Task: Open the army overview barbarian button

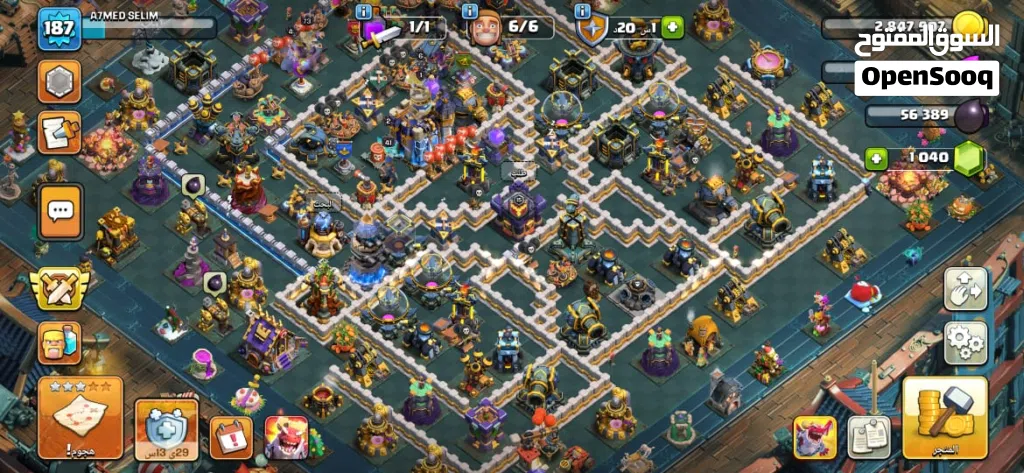Action: 59,343
